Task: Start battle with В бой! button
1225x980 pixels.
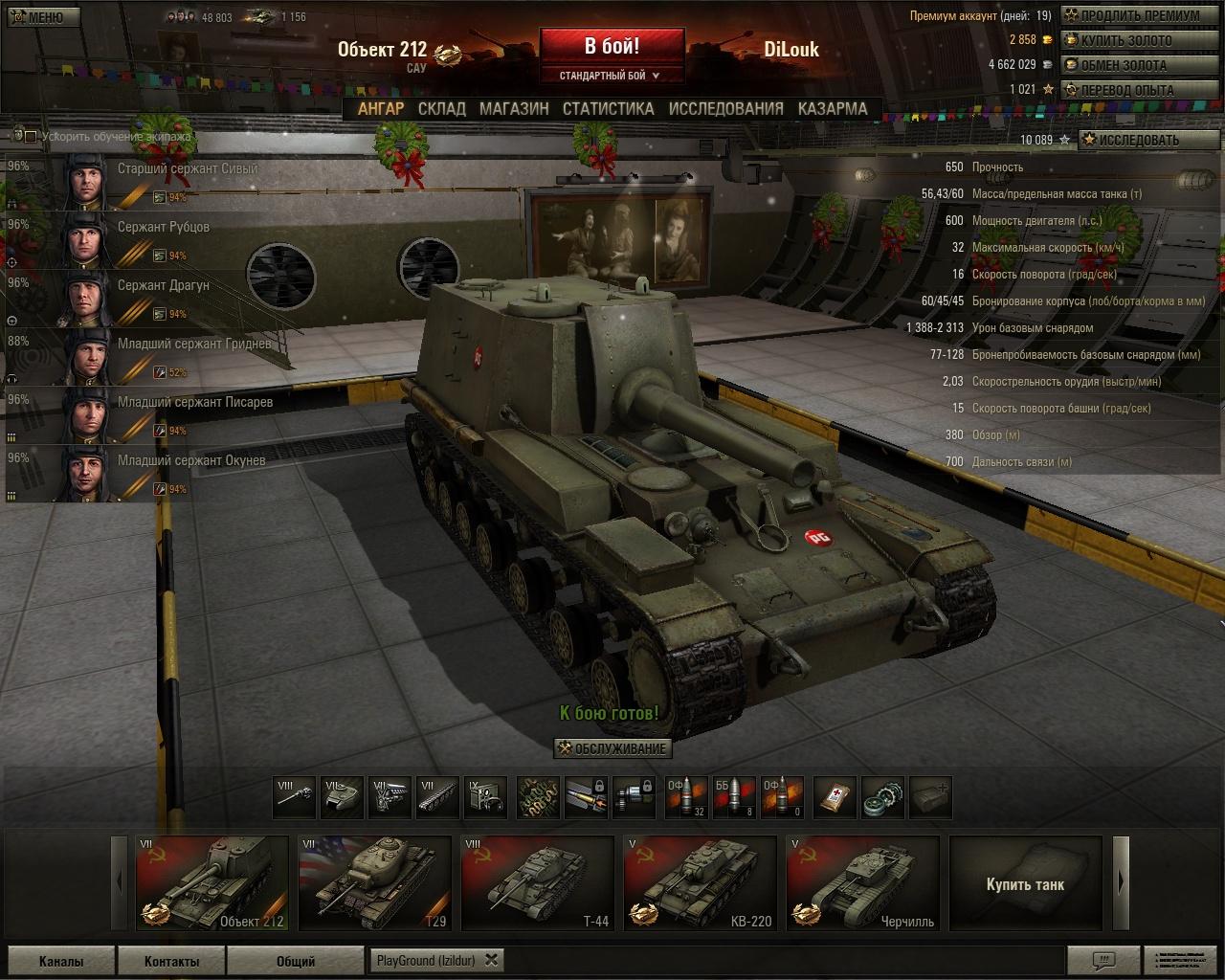Action: pyautogui.click(x=612, y=46)
